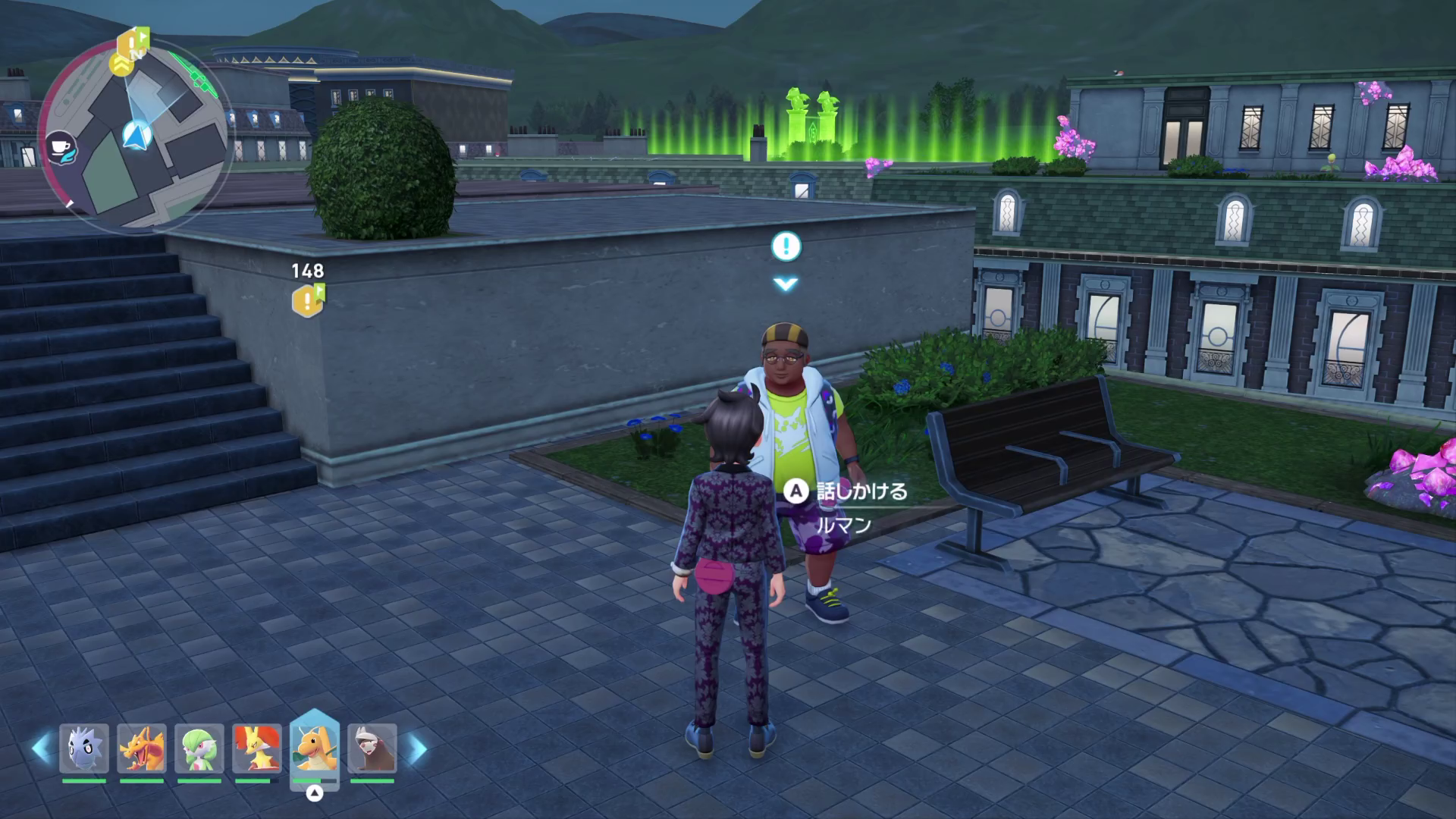Click the right party cycle arrow
This screenshot has height=819, width=1456.
click(416, 748)
